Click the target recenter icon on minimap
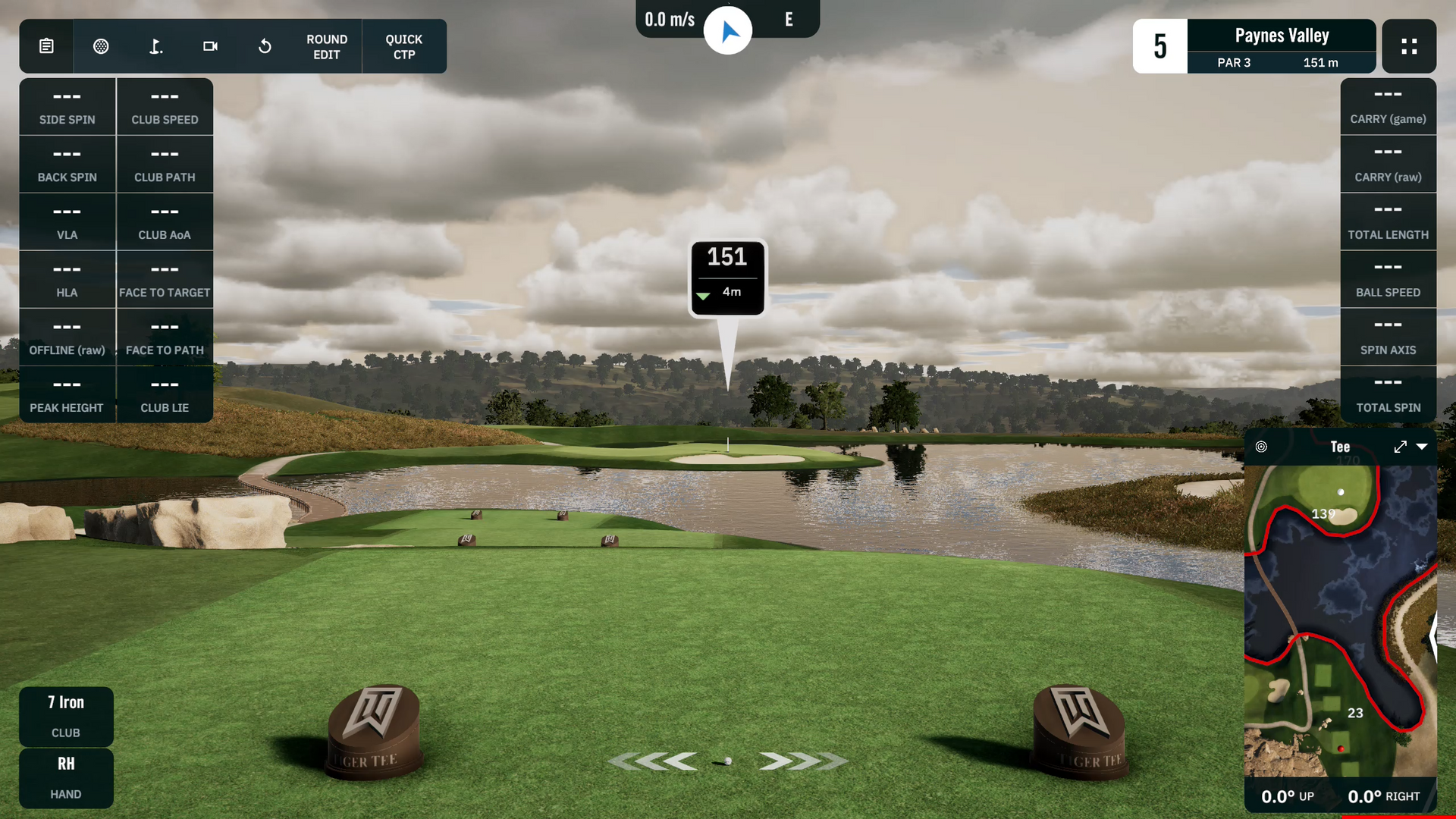The image size is (1456, 819). tap(1262, 447)
